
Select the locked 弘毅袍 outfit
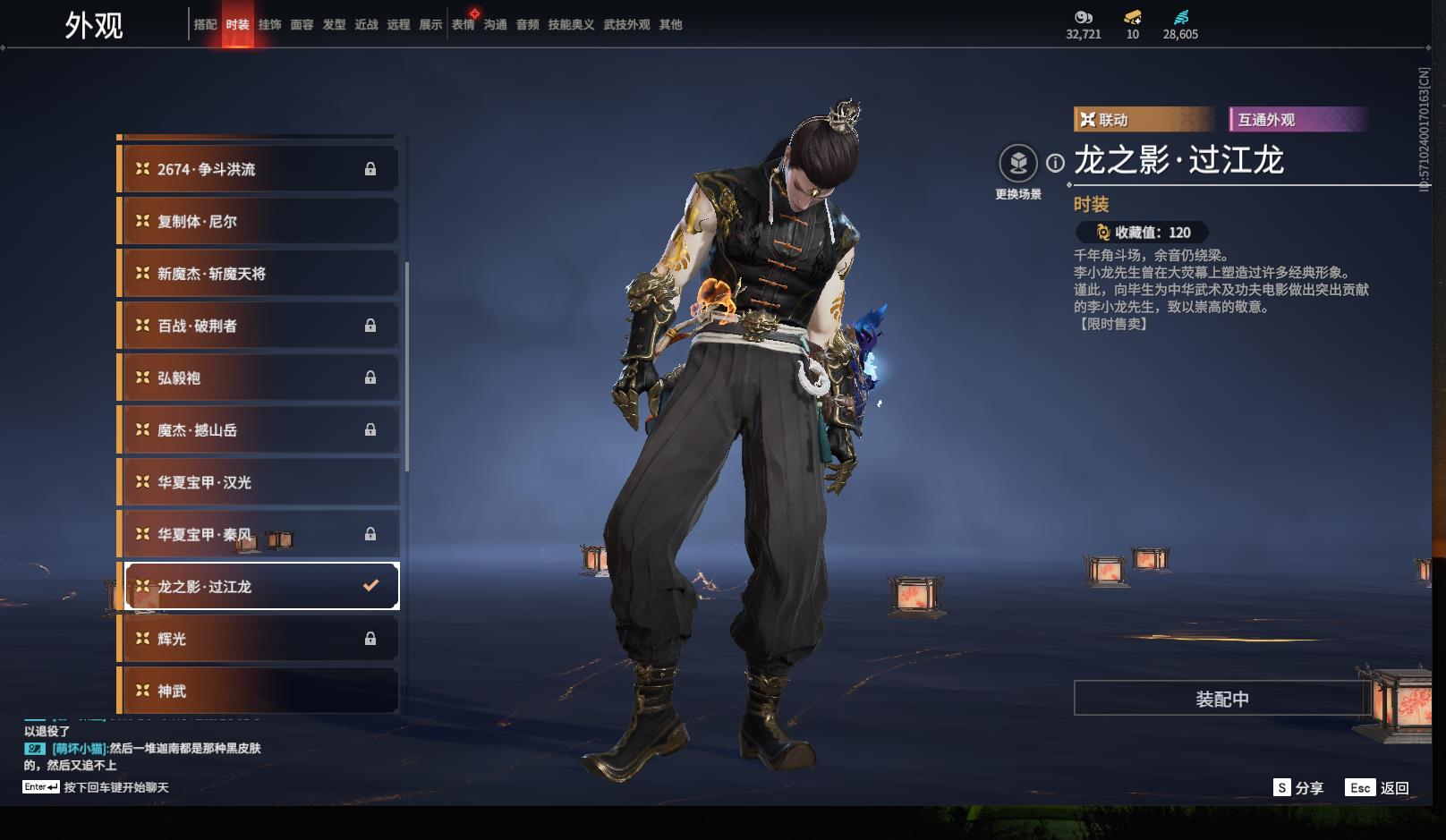point(259,378)
